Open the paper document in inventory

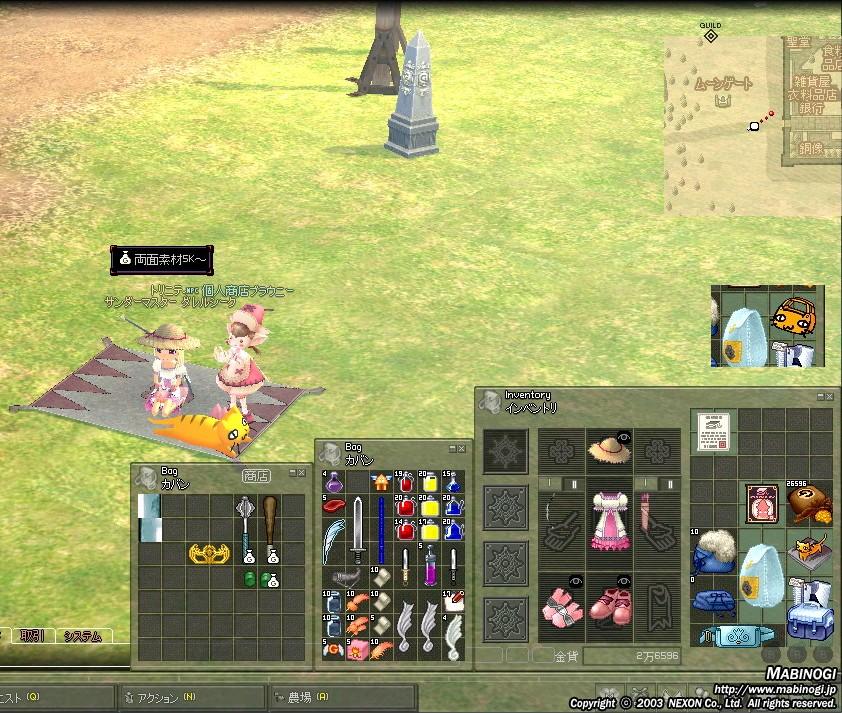click(711, 431)
